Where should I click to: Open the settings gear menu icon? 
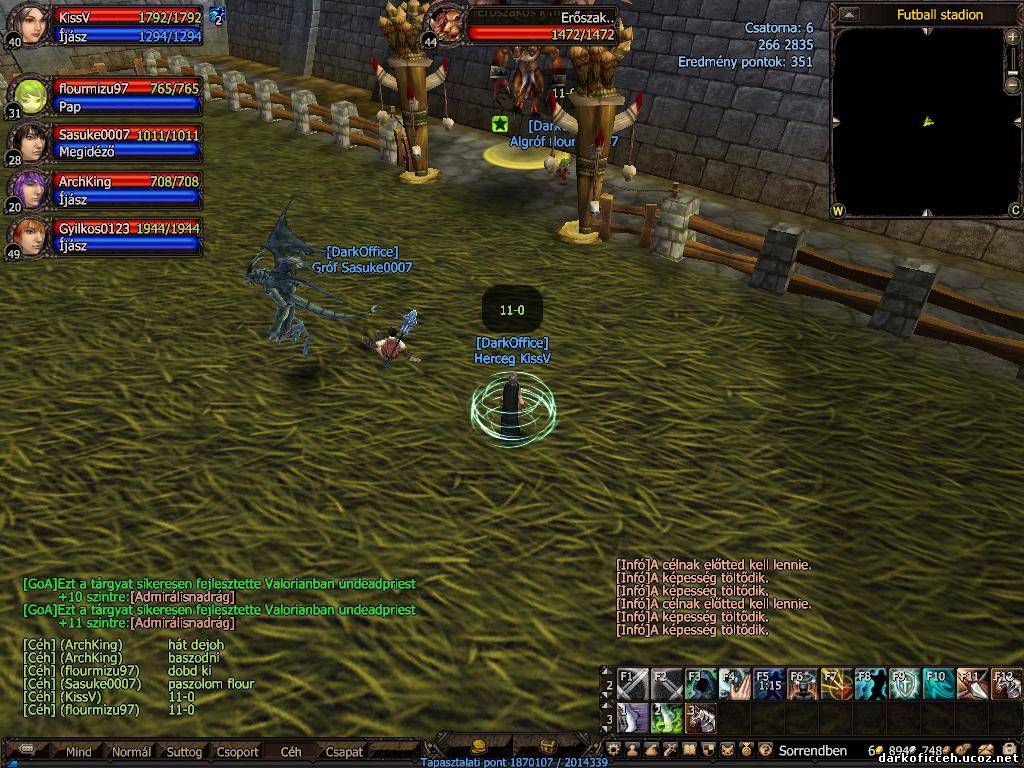click(615, 749)
